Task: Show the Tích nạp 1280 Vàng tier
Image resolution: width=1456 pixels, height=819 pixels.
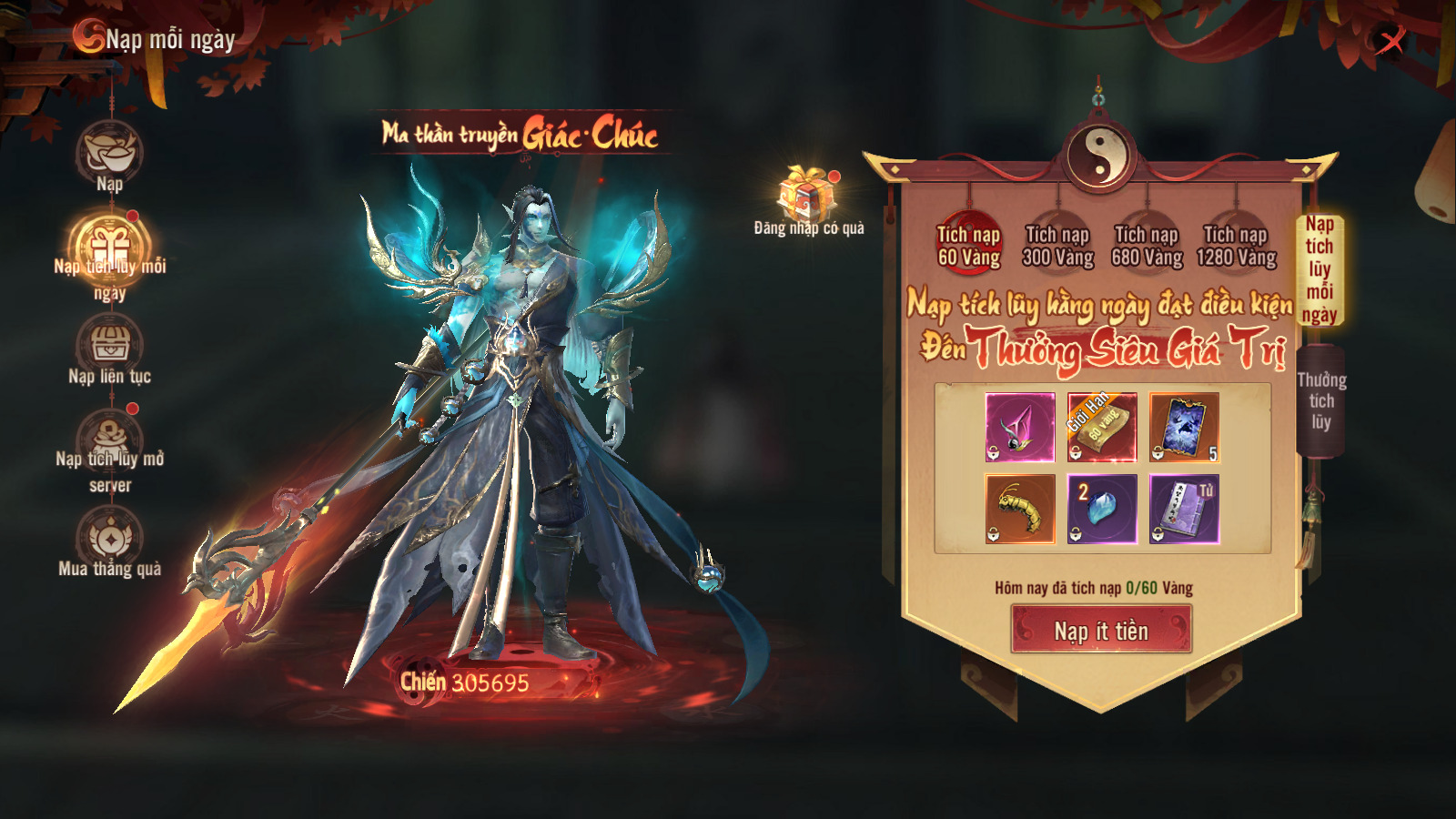Action: click(x=1236, y=245)
